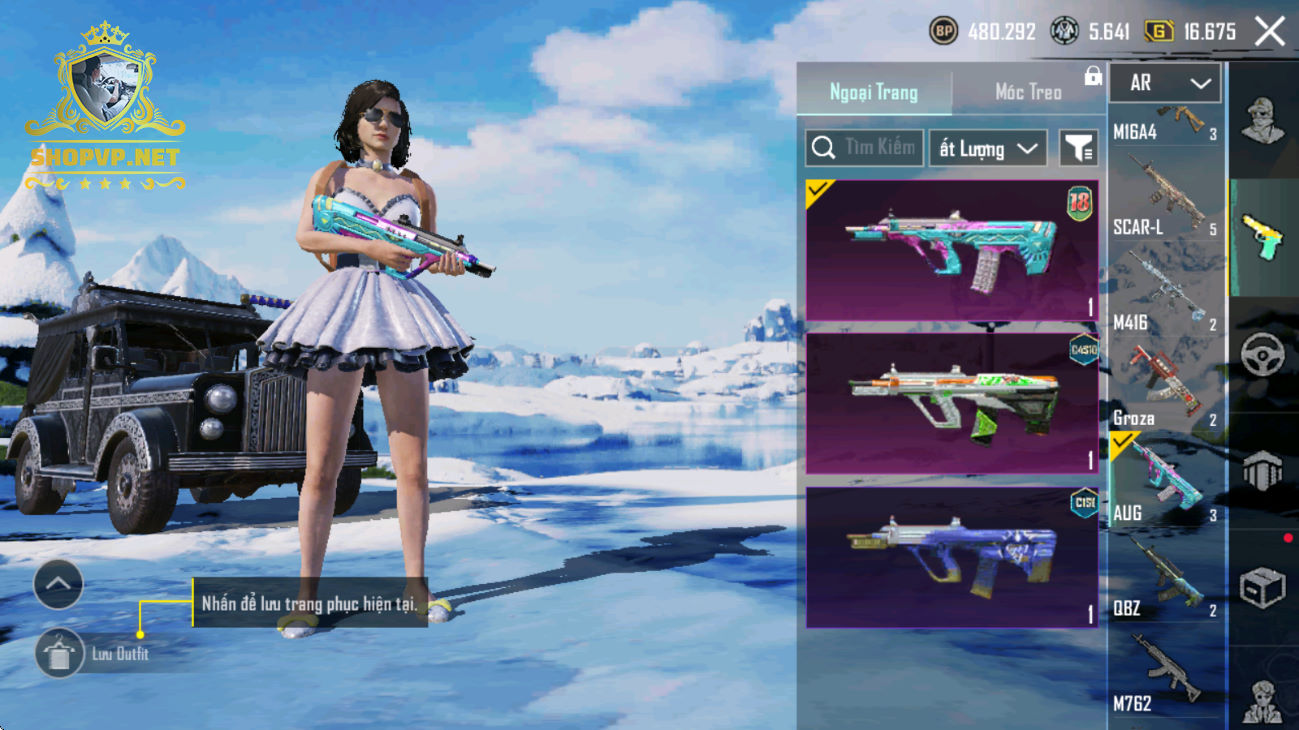Viewport: 1299px width, 730px height.
Task: Choose SCAR-L from the weapon list
Action: tap(1165, 201)
